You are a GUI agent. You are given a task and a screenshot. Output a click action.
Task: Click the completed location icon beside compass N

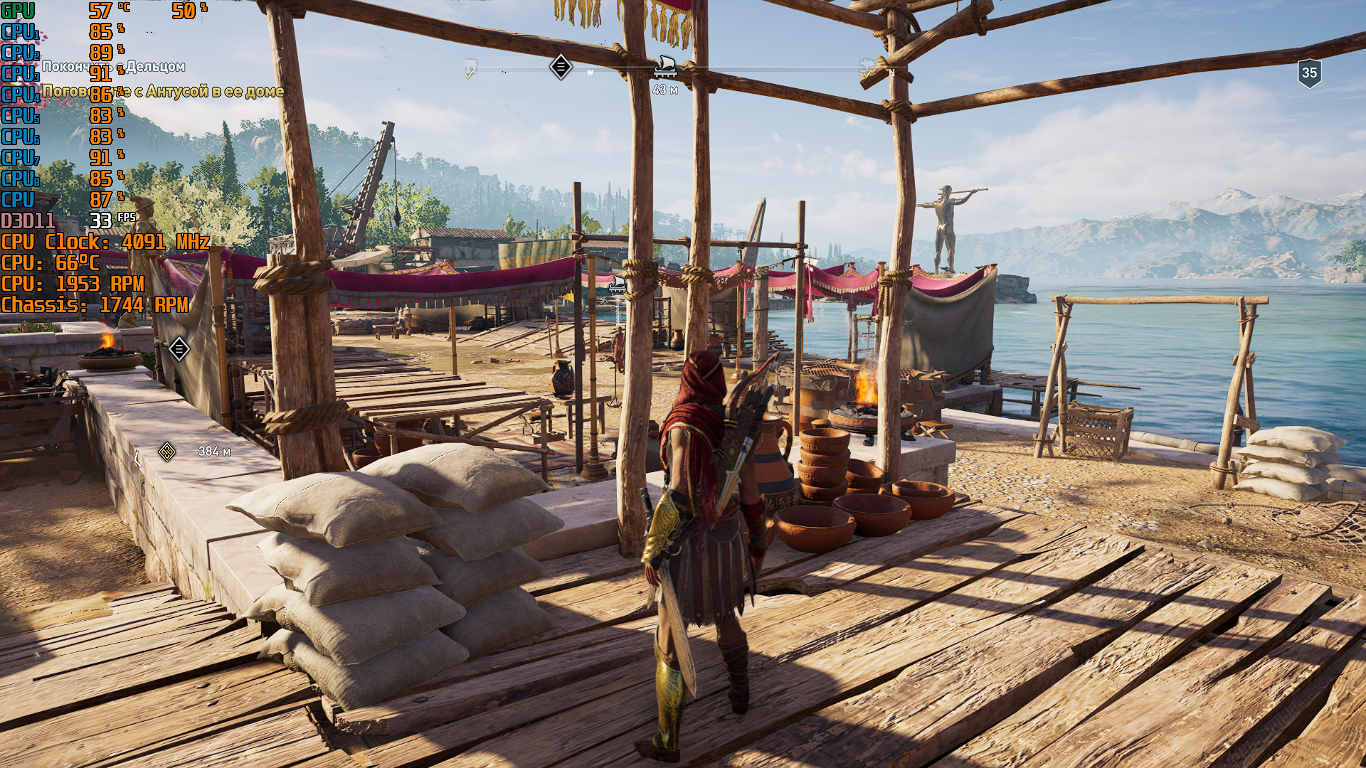tap(866, 66)
